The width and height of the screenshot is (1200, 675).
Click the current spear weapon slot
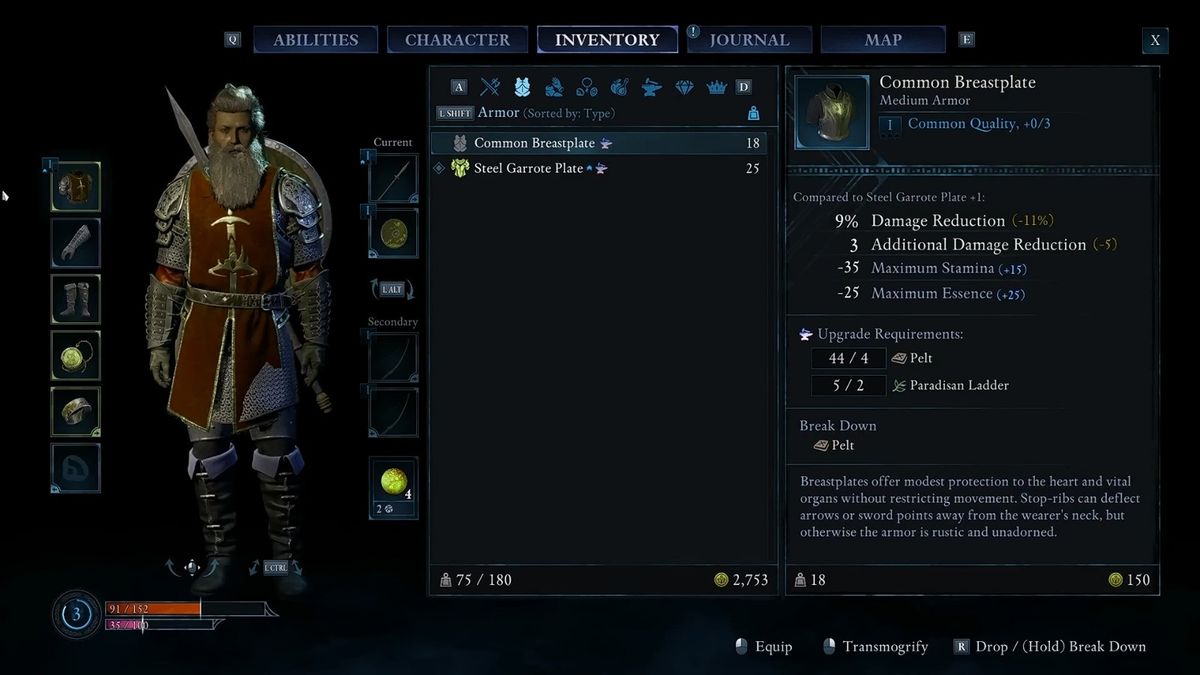(x=393, y=178)
